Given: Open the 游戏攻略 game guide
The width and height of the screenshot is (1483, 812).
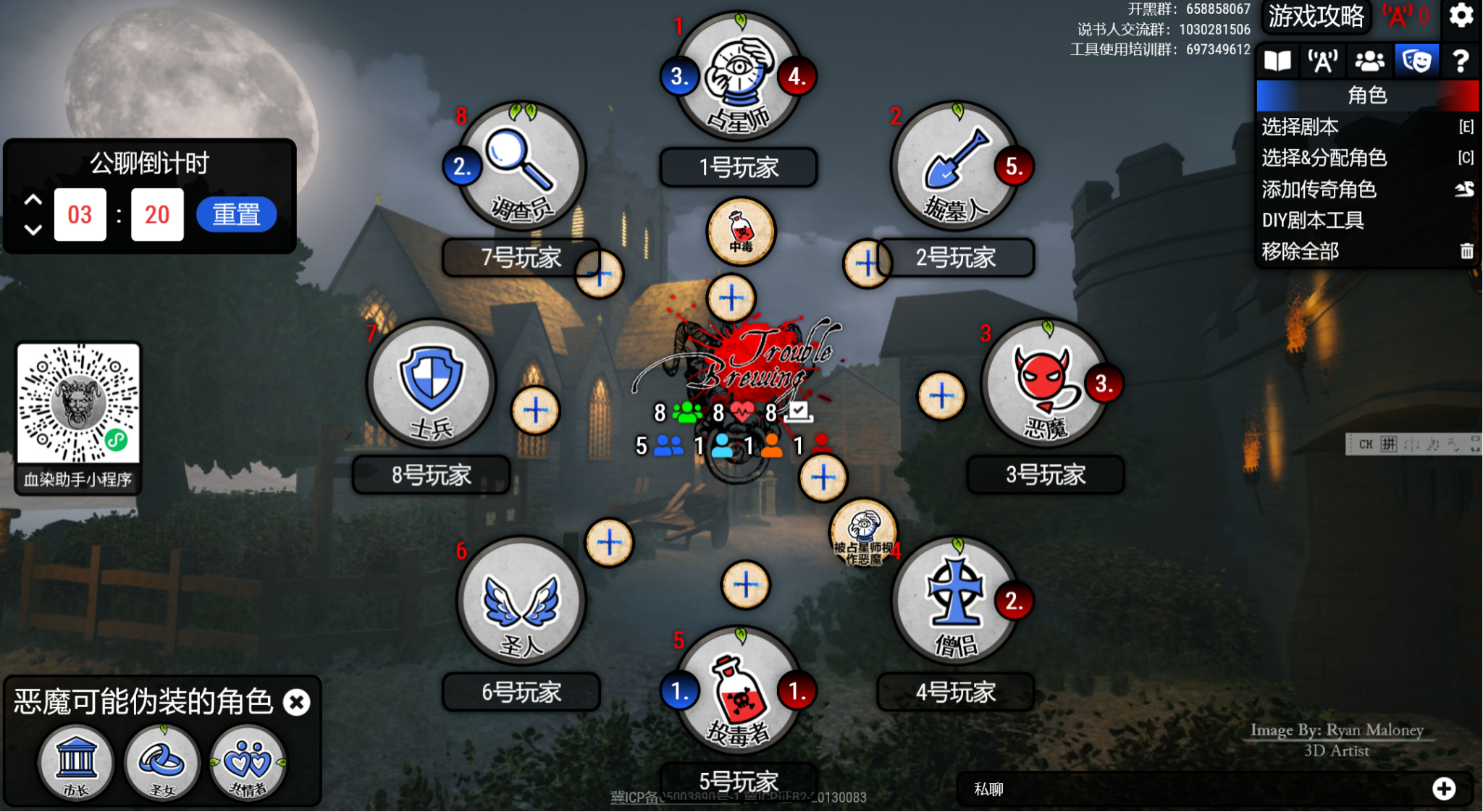Looking at the screenshot, I should [1316, 16].
